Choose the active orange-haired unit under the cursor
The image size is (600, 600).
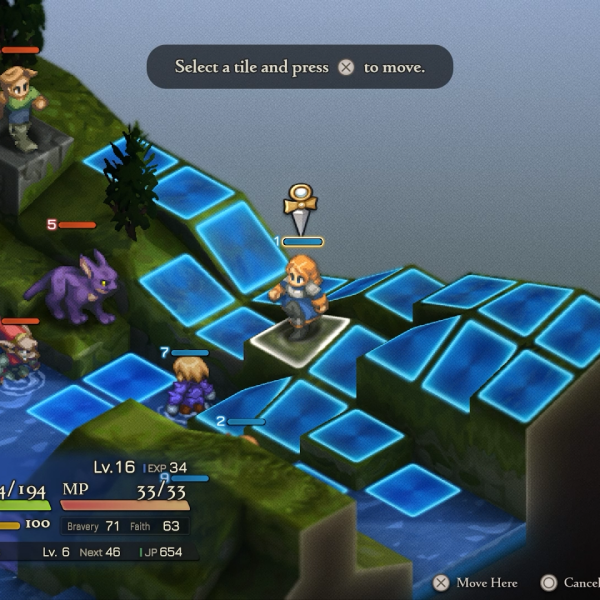pos(299,296)
